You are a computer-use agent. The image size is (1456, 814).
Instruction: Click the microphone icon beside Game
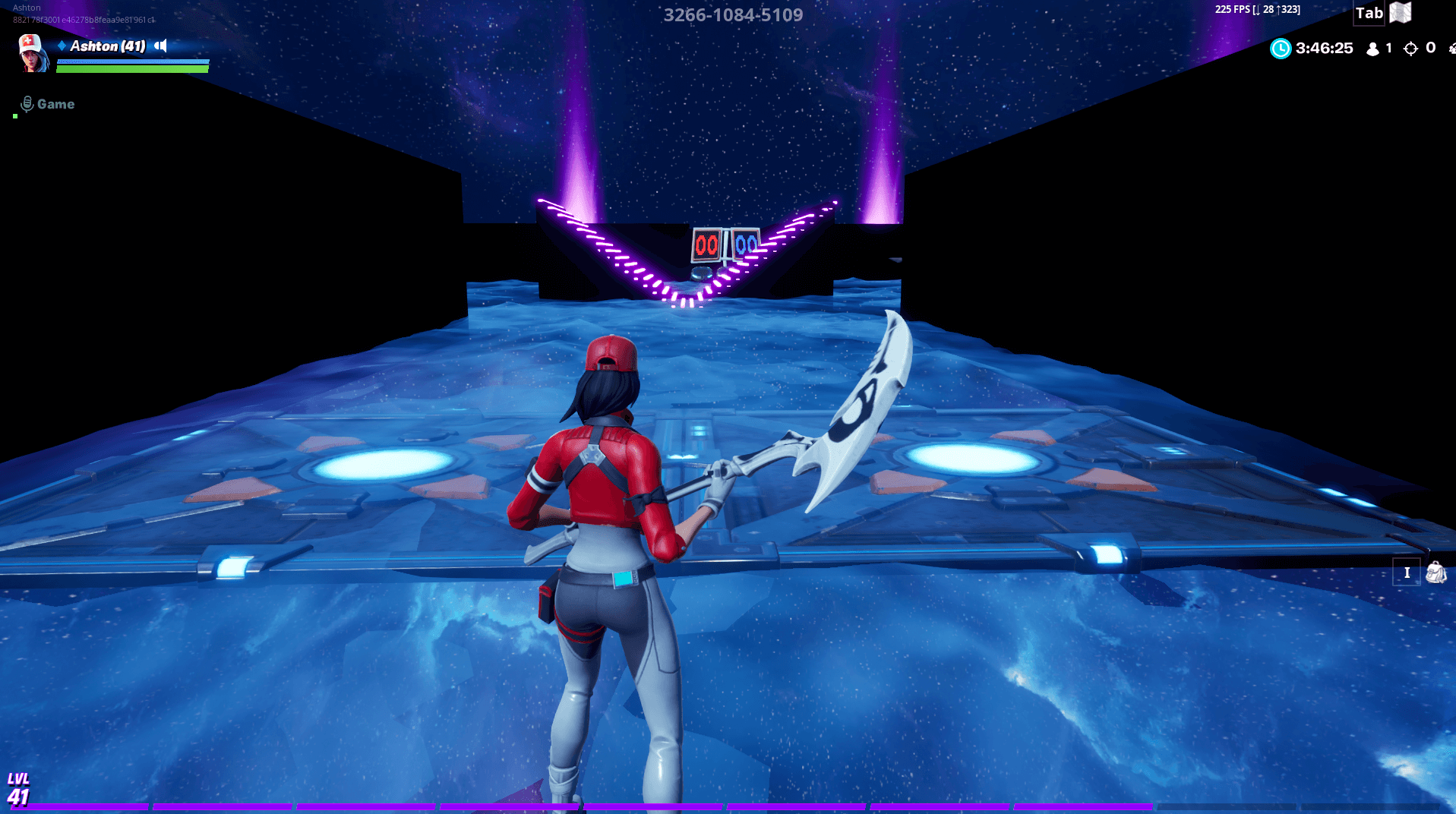tap(25, 103)
